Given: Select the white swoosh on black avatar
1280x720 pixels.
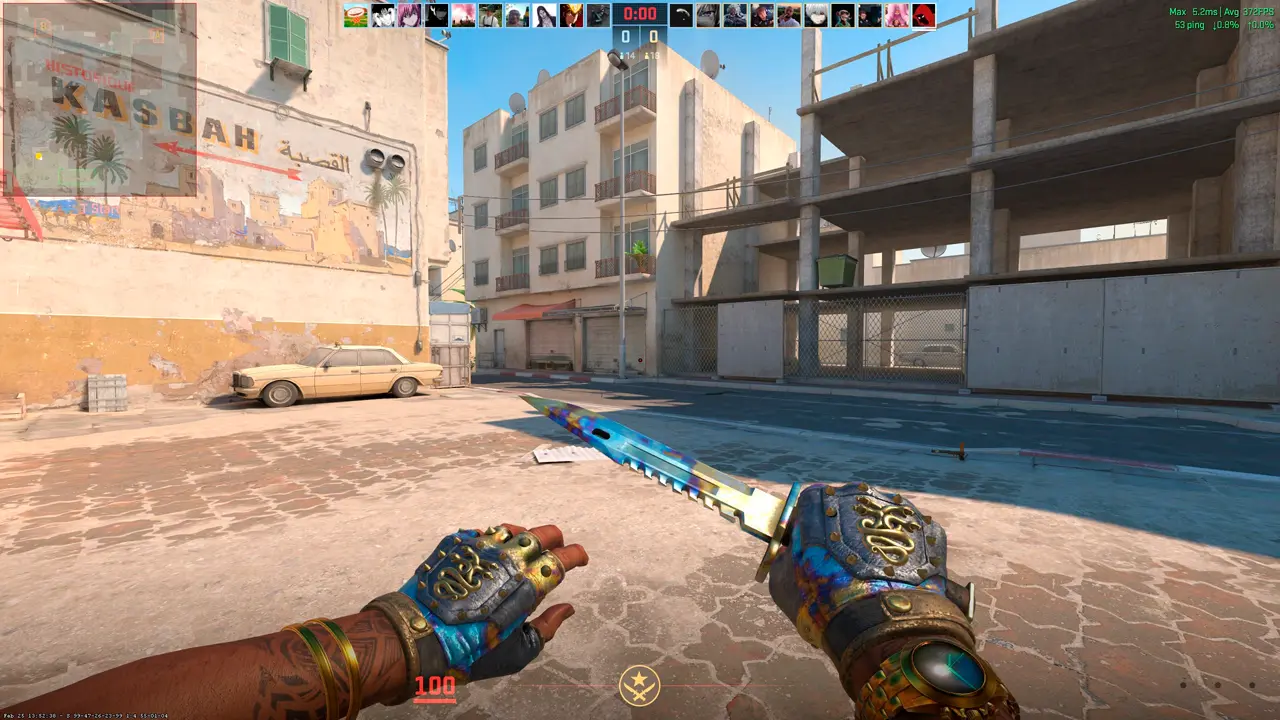Looking at the screenshot, I should pyautogui.click(x=681, y=15).
